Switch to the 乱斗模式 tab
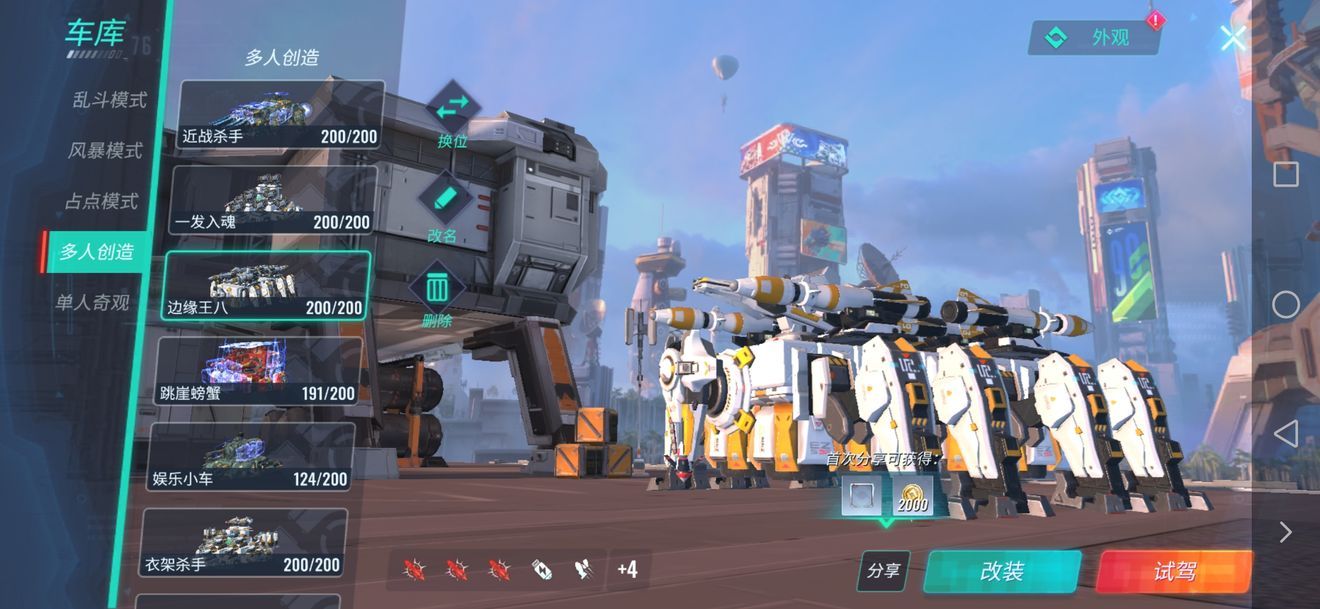 [x=109, y=100]
